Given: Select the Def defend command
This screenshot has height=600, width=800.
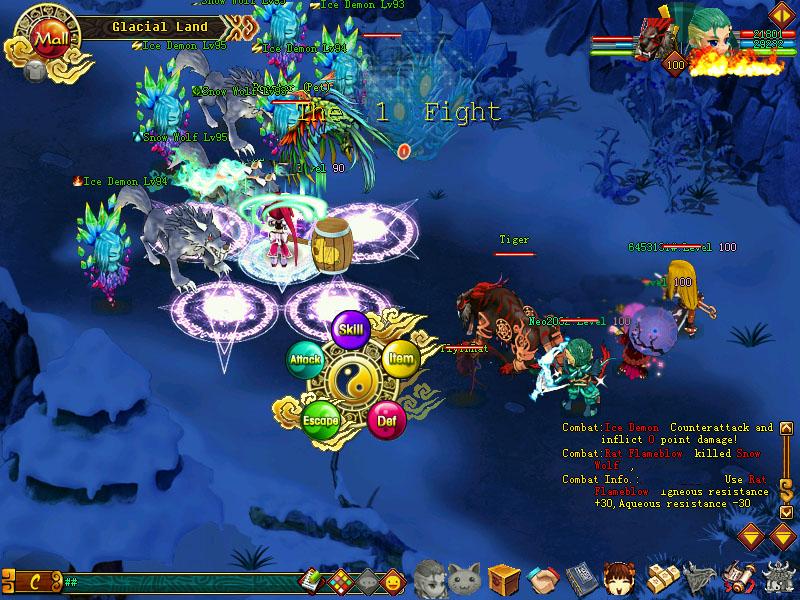Looking at the screenshot, I should (386, 419).
